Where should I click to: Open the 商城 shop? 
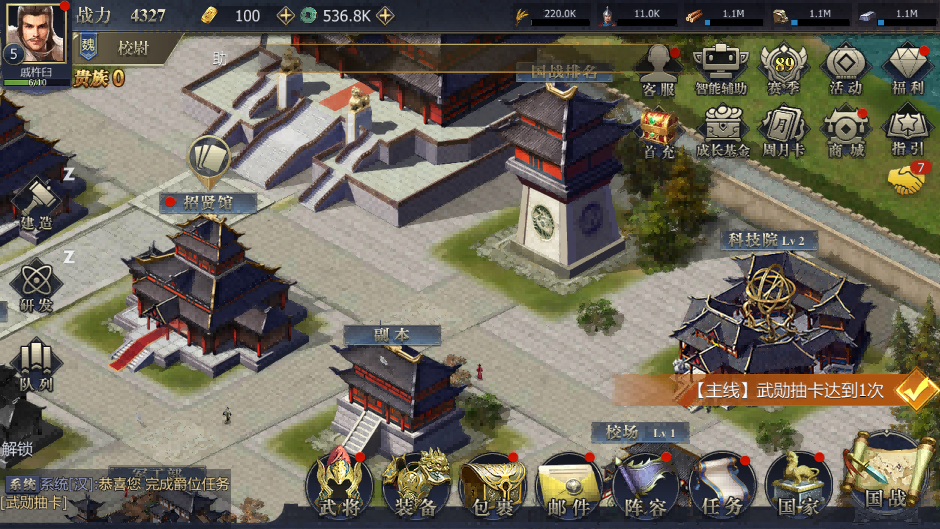[x=845, y=132]
